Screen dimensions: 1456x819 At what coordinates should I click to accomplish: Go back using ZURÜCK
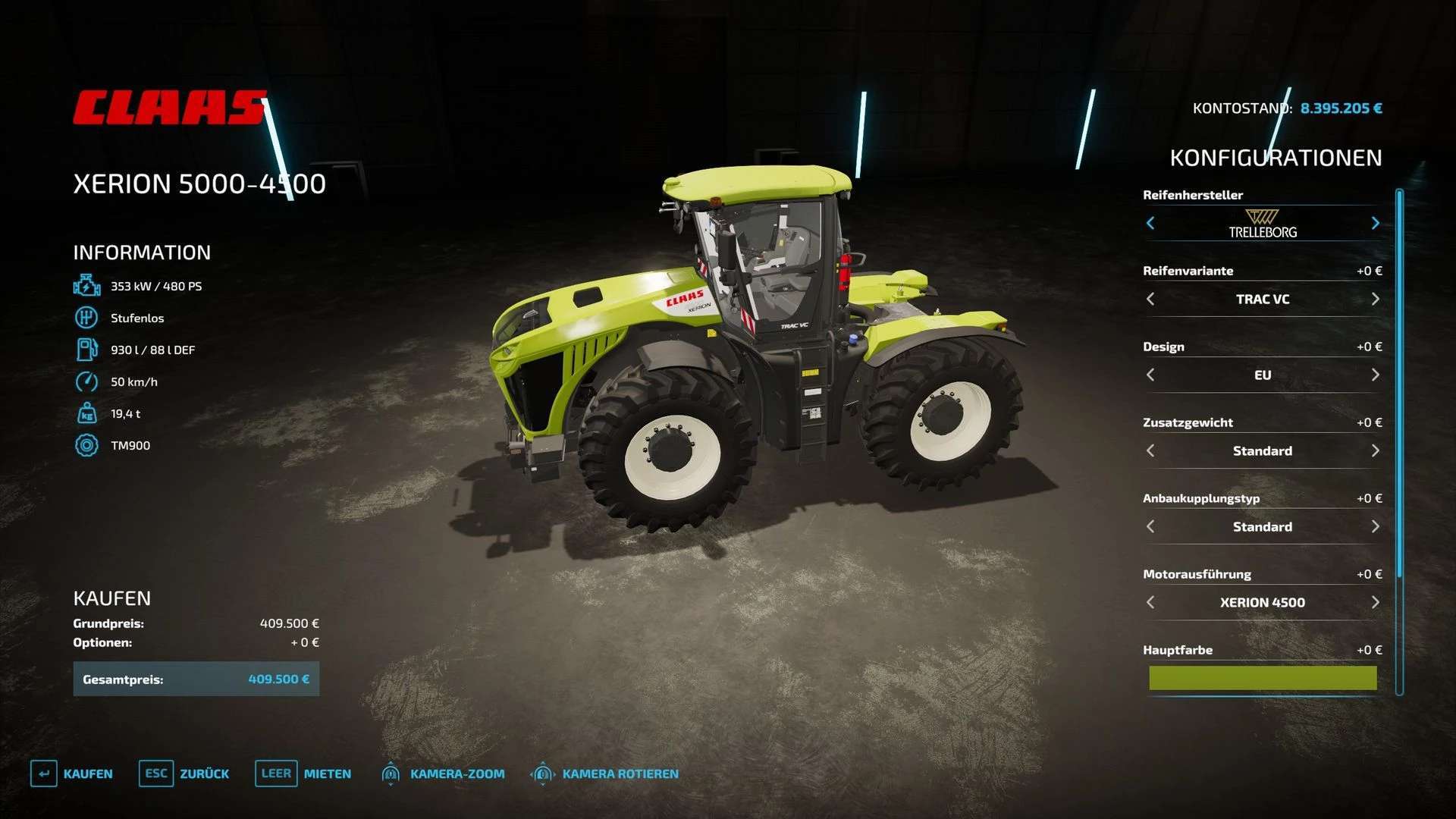184,773
